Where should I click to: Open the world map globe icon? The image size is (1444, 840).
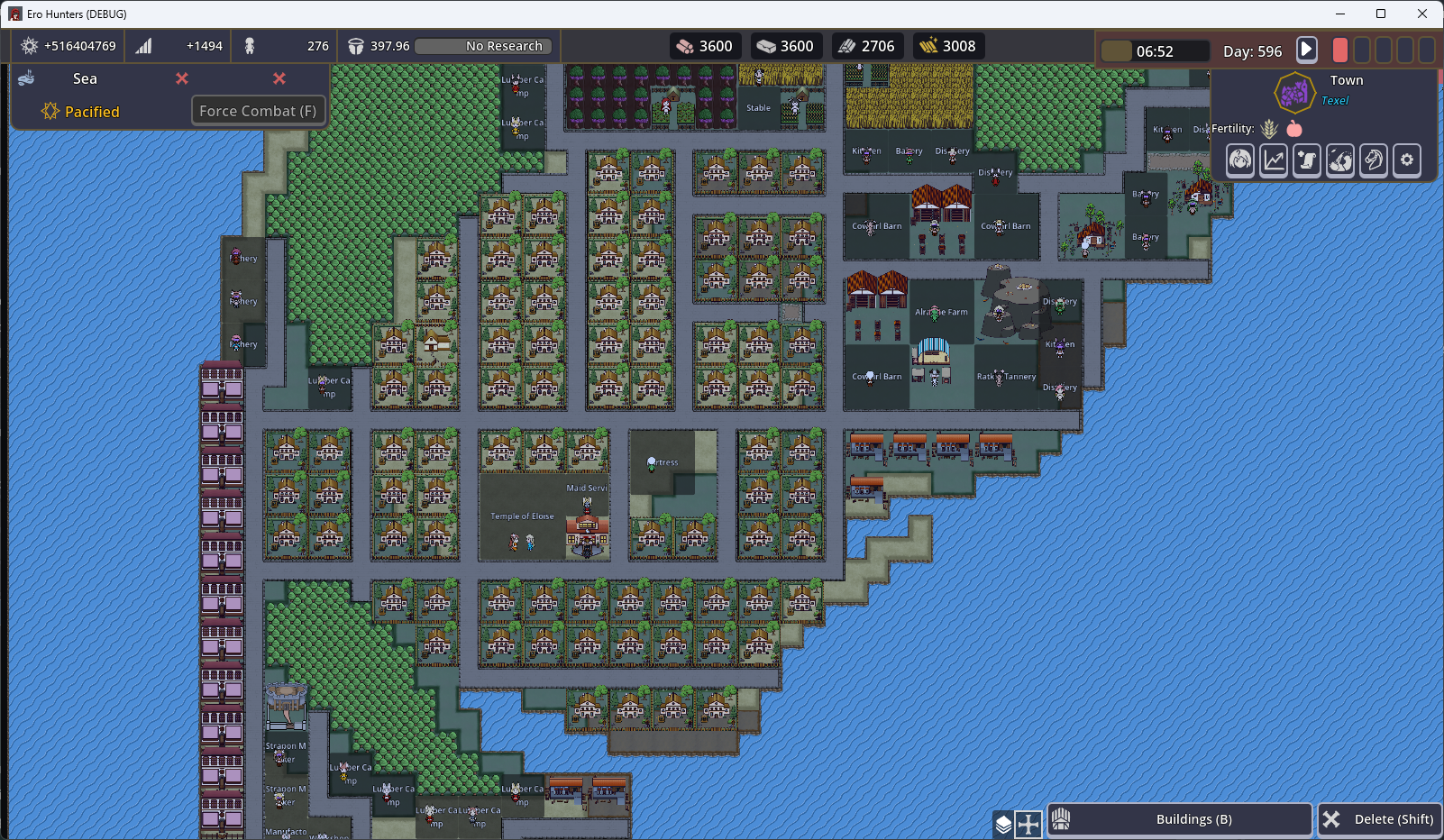pyautogui.click(x=1340, y=160)
